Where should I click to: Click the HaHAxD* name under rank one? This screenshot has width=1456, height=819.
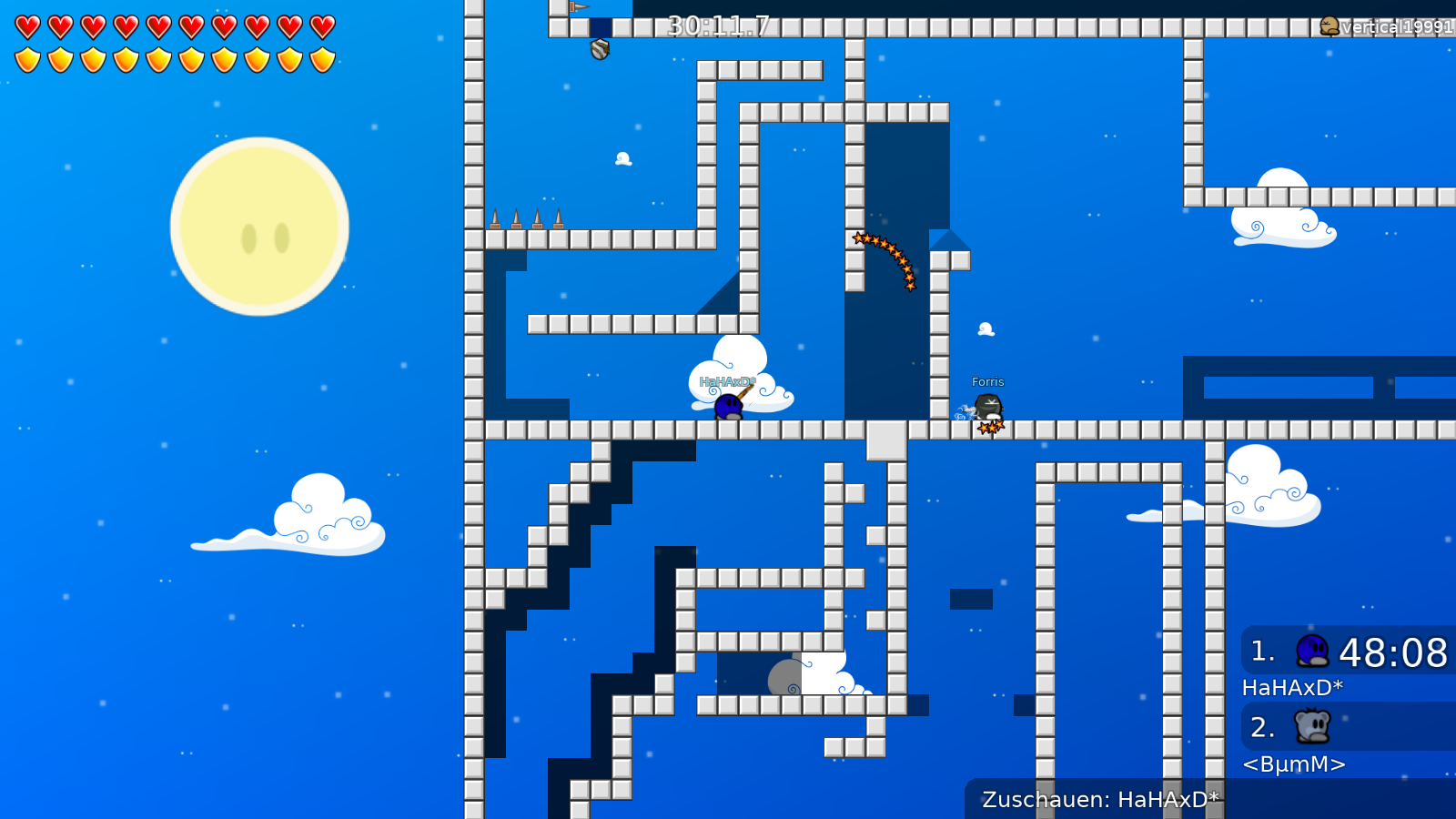point(1293,688)
